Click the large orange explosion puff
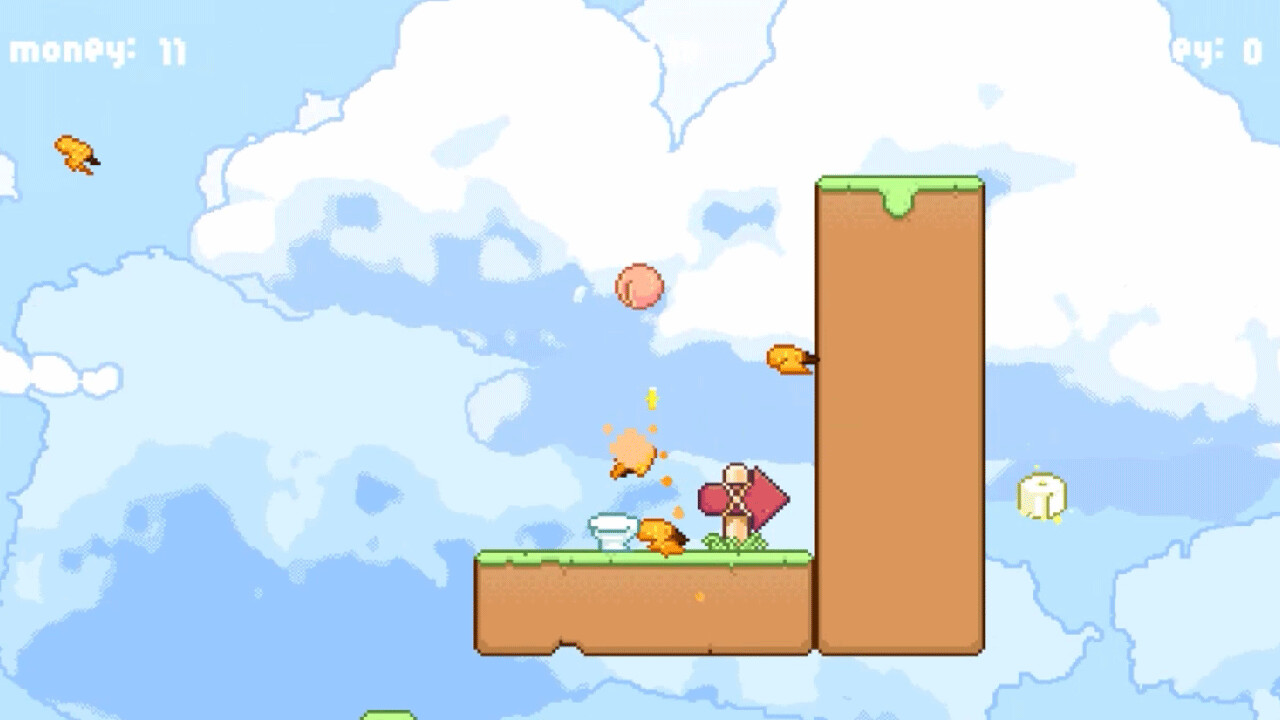Image resolution: width=1280 pixels, height=720 pixels. coord(630,452)
